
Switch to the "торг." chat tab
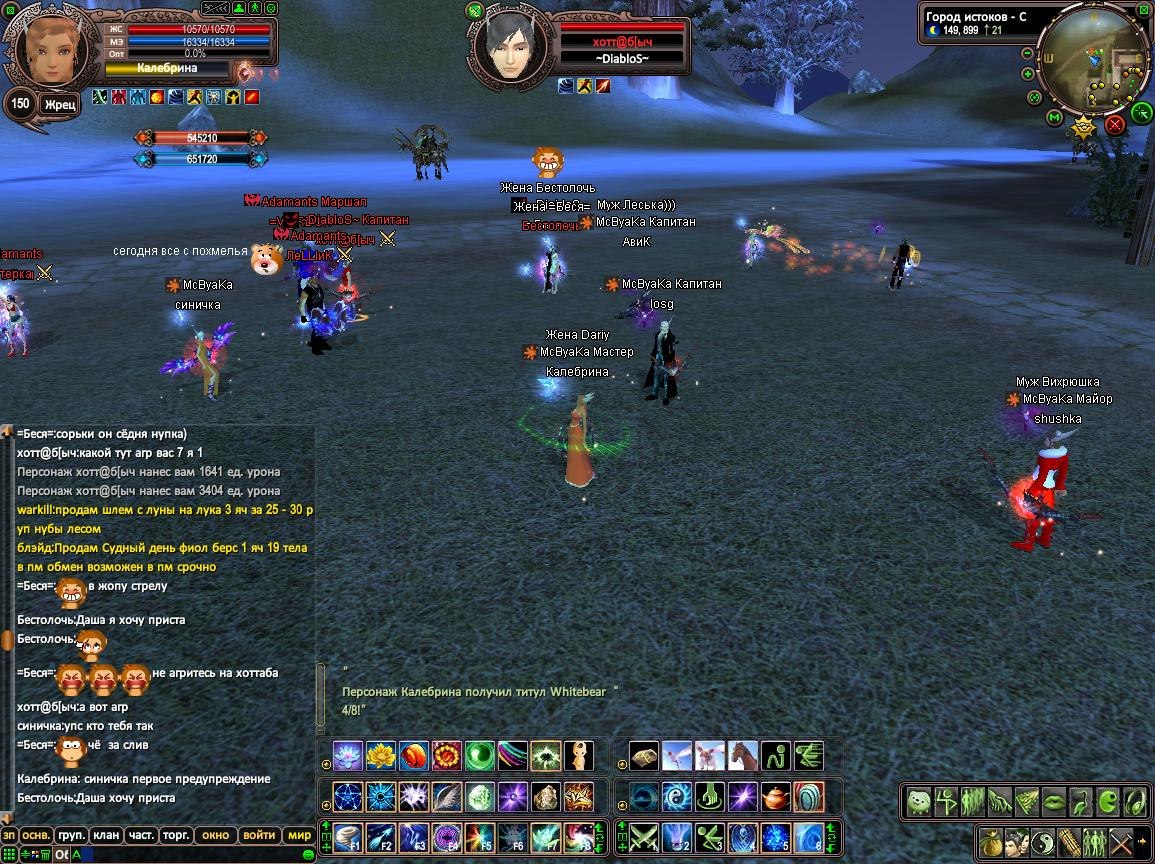tap(177, 835)
